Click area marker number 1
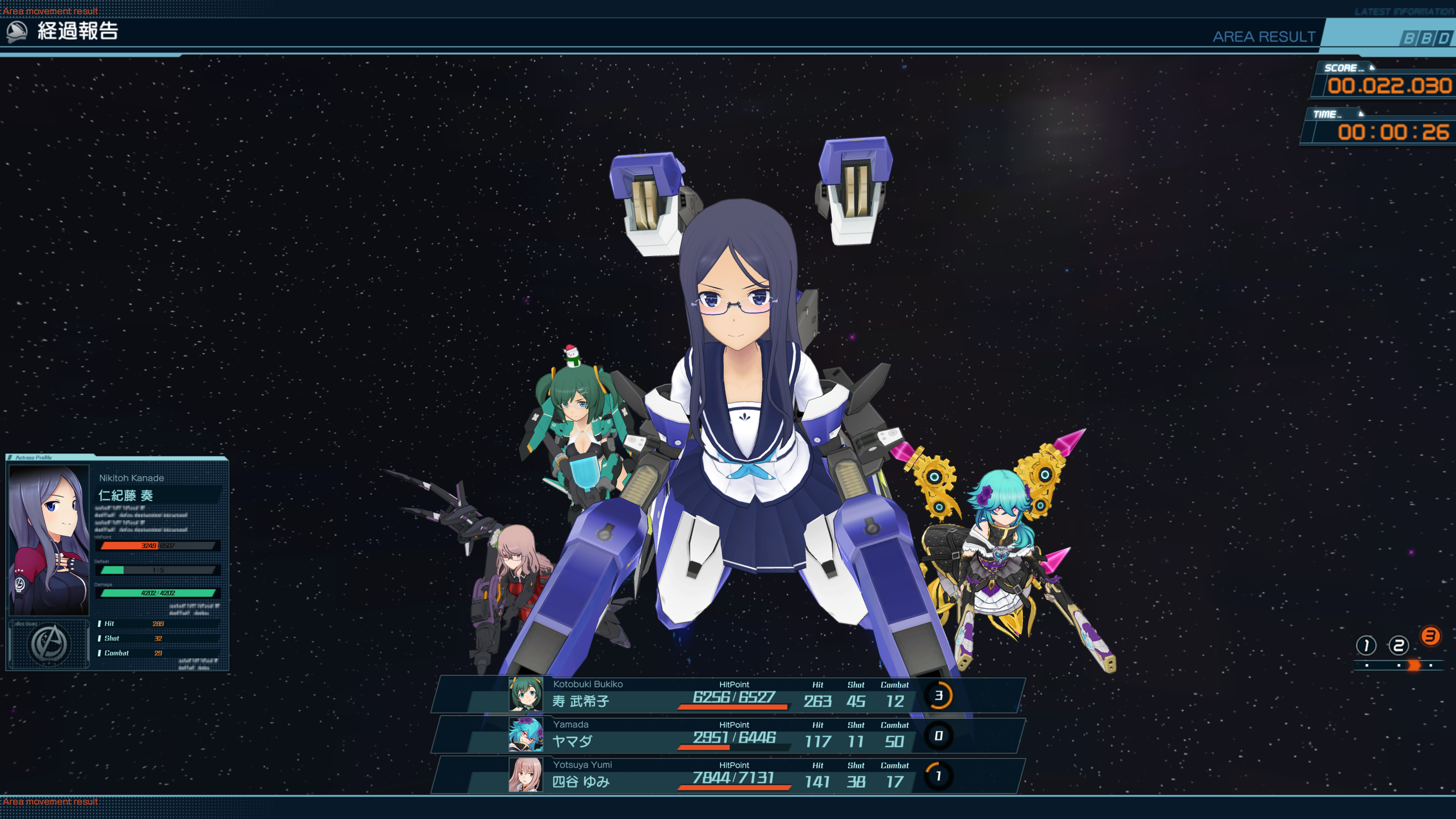 coord(1366,645)
